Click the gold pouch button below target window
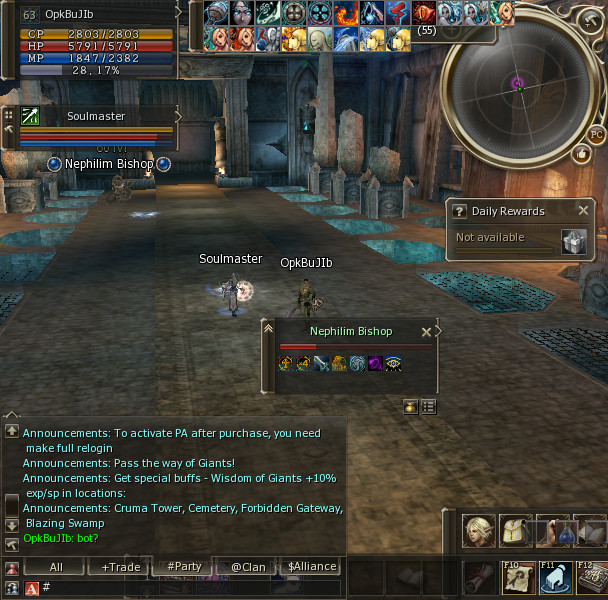Viewport: 608px width, 600px height. click(411, 406)
